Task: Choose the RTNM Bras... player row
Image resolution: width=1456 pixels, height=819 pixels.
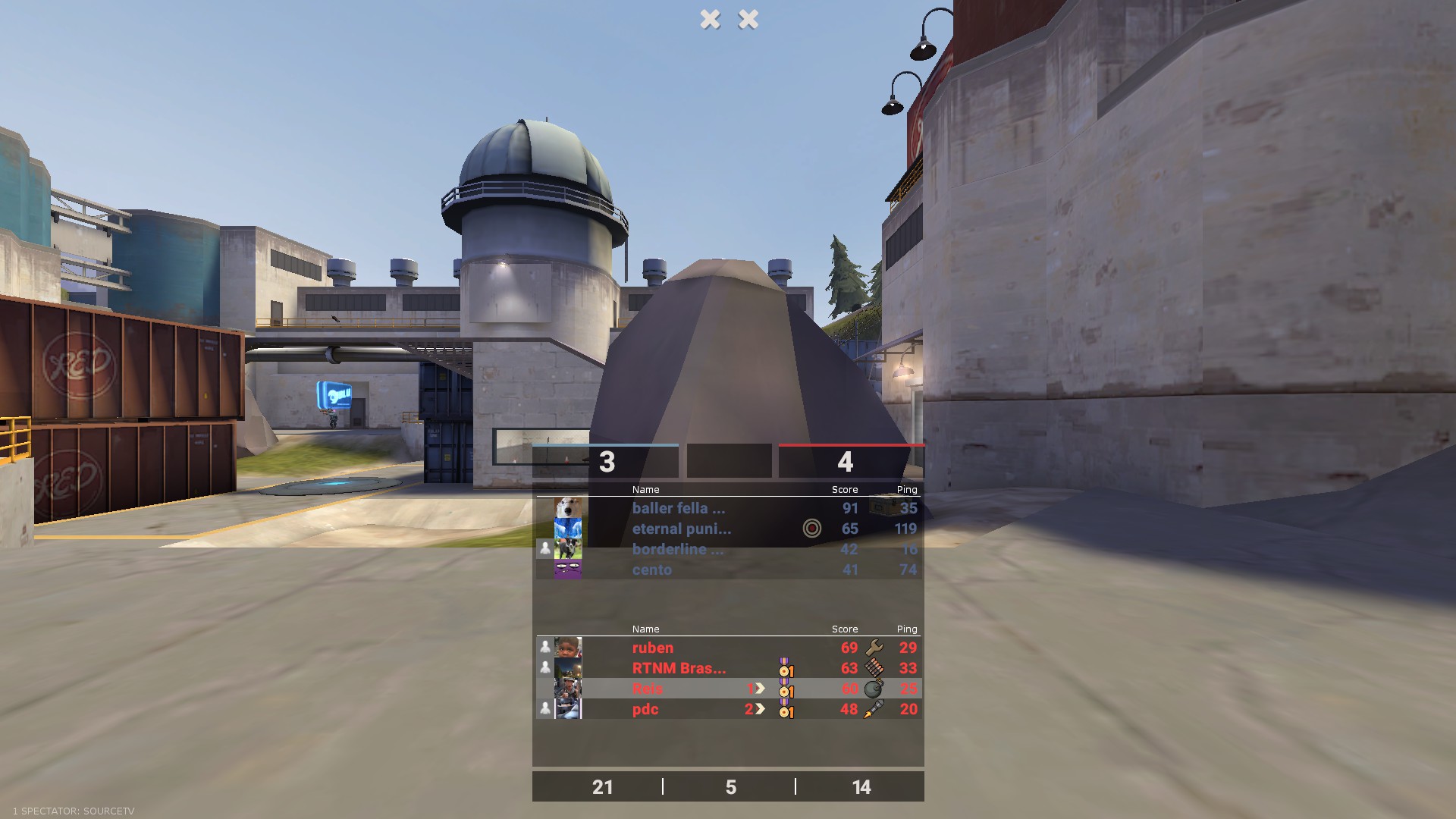Action: pos(679,669)
